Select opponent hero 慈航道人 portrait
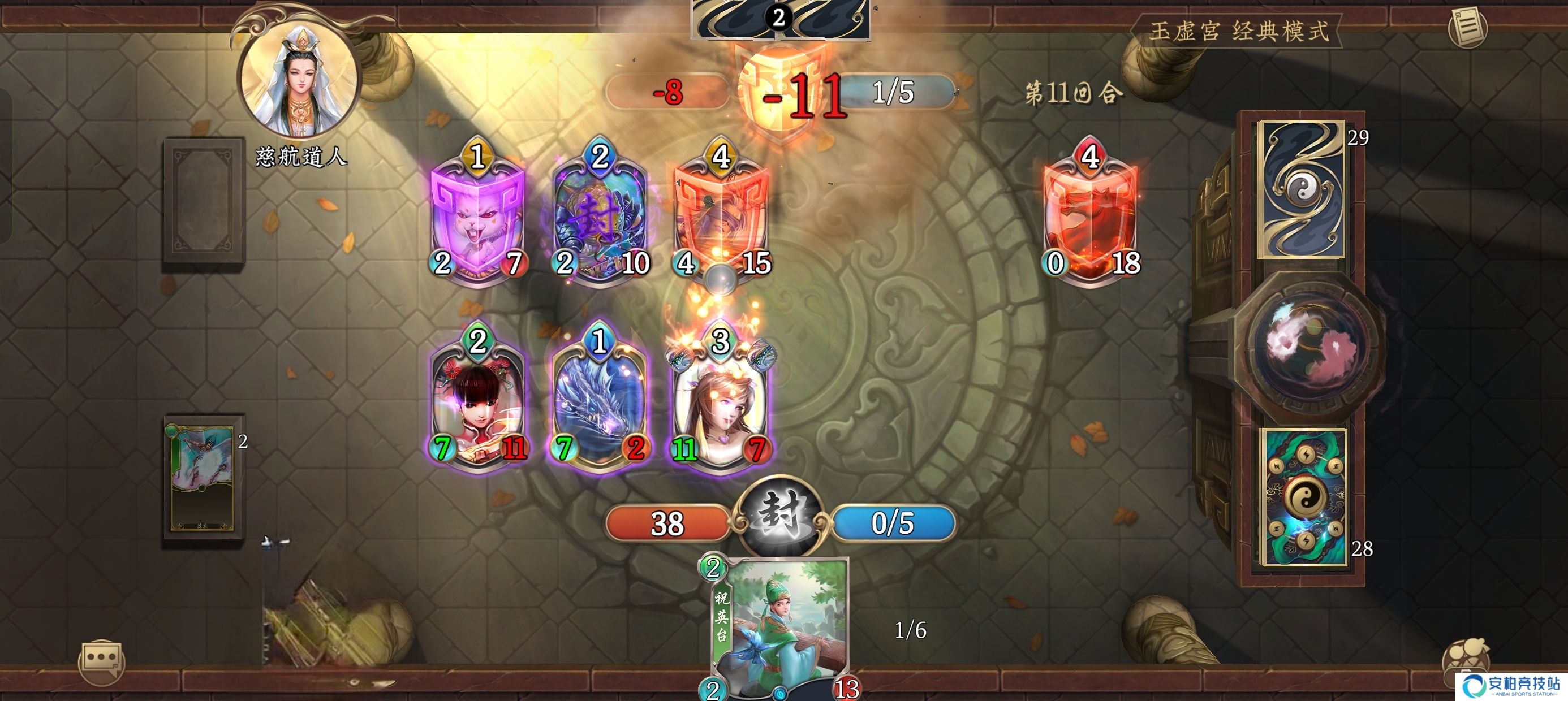The height and width of the screenshot is (701, 1568). tap(299, 80)
